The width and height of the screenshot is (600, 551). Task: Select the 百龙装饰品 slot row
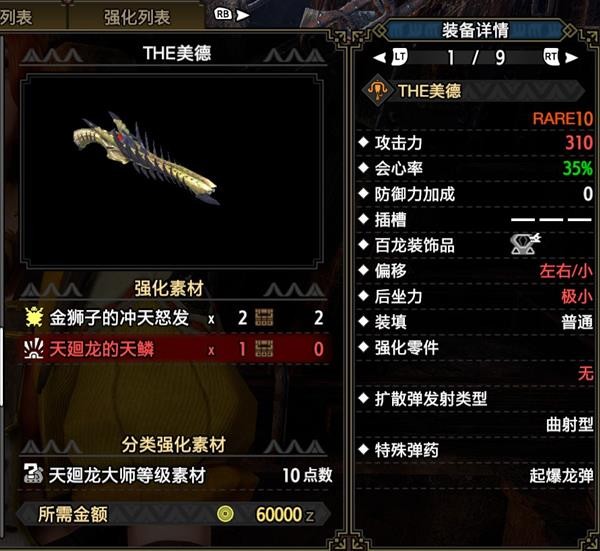tap(475, 245)
